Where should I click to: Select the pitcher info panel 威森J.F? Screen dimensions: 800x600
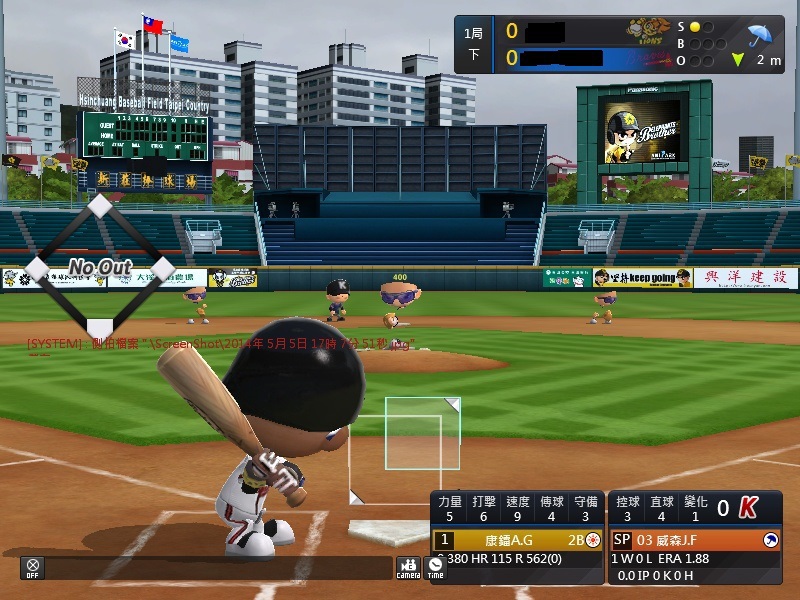click(x=695, y=540)
